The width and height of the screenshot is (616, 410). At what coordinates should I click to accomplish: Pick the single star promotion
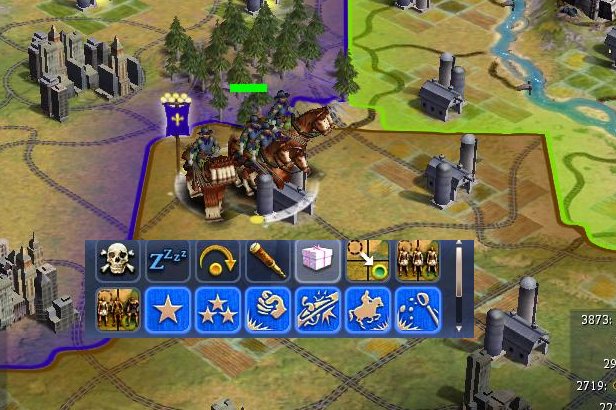(166, 309)
